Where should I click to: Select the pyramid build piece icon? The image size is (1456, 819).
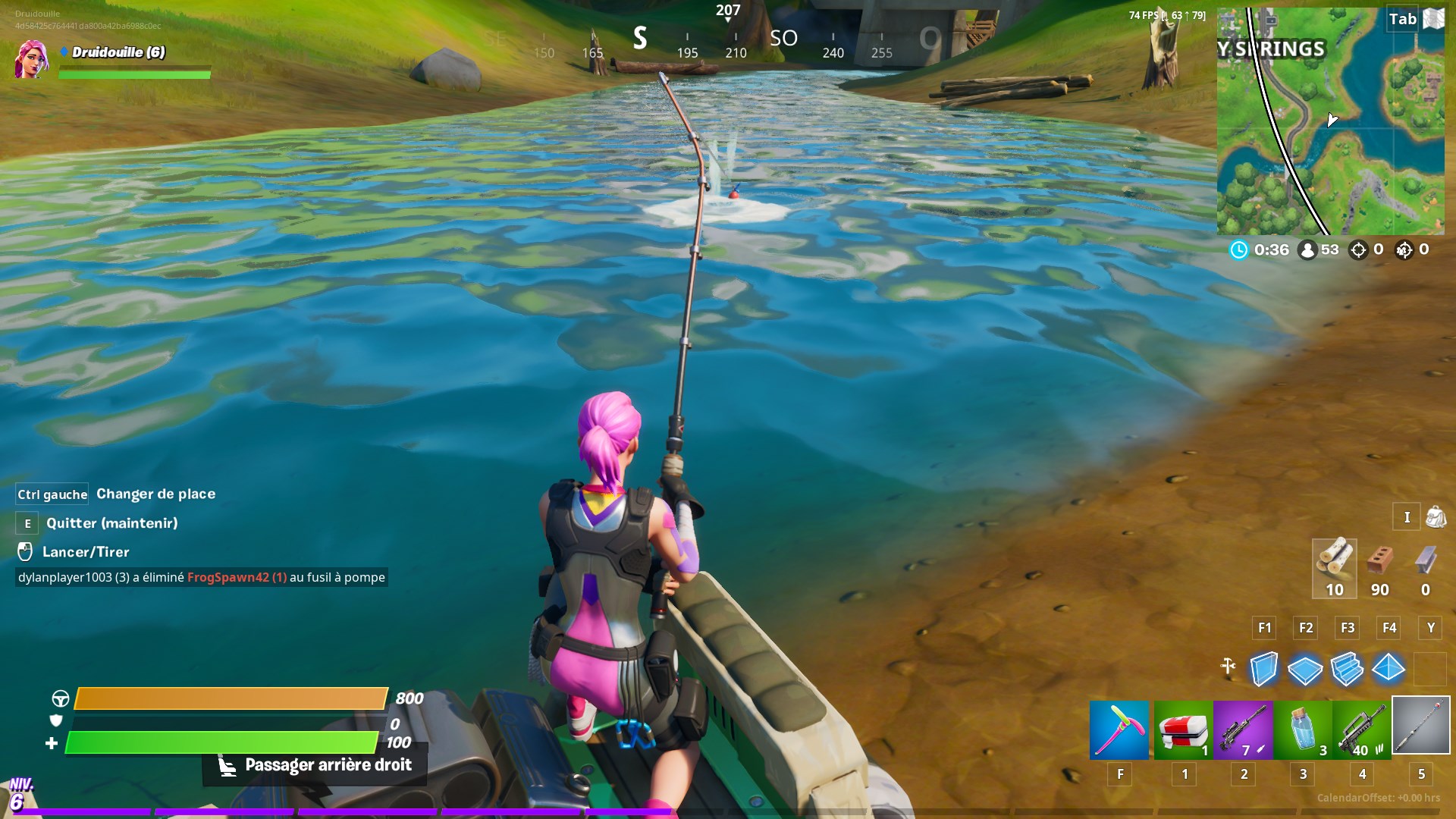point(1390,670)
